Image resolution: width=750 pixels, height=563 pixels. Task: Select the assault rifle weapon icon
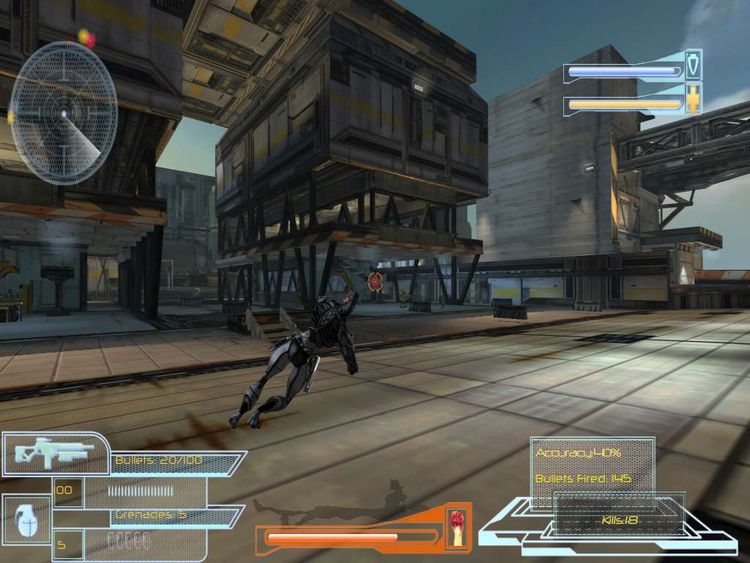(x=49, y=452)
